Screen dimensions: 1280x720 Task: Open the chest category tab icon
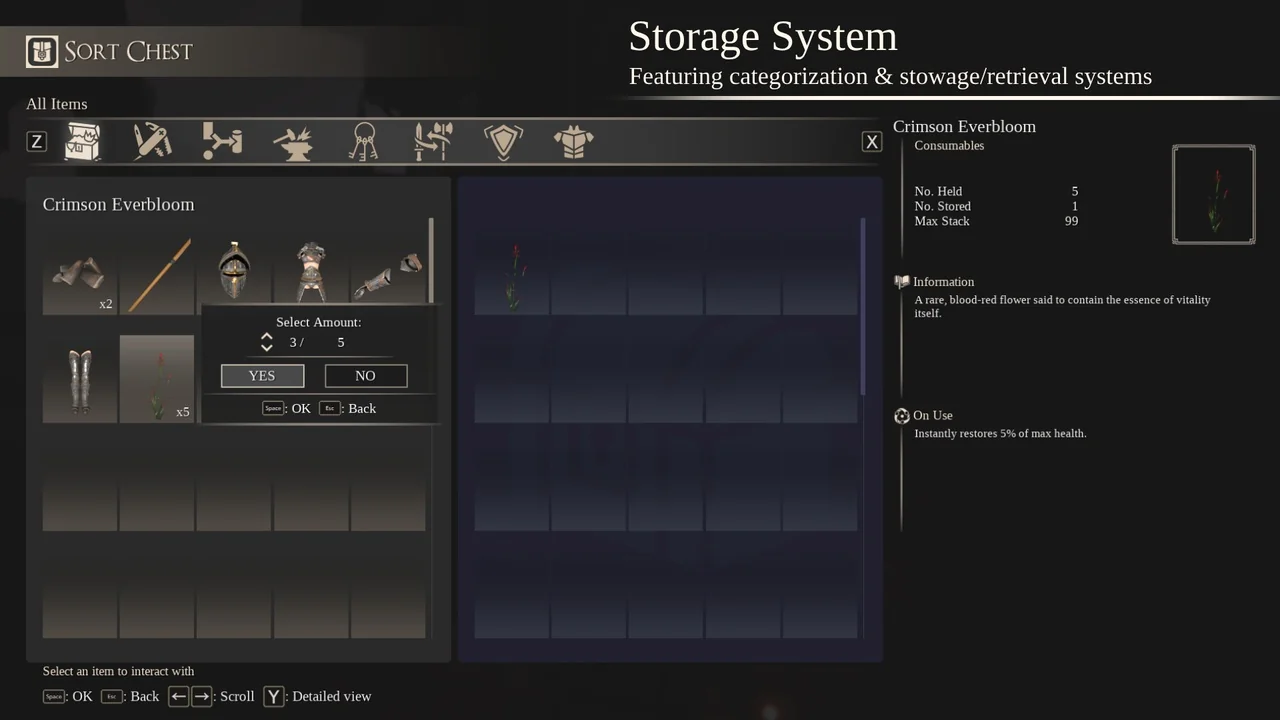click(83, 141)
